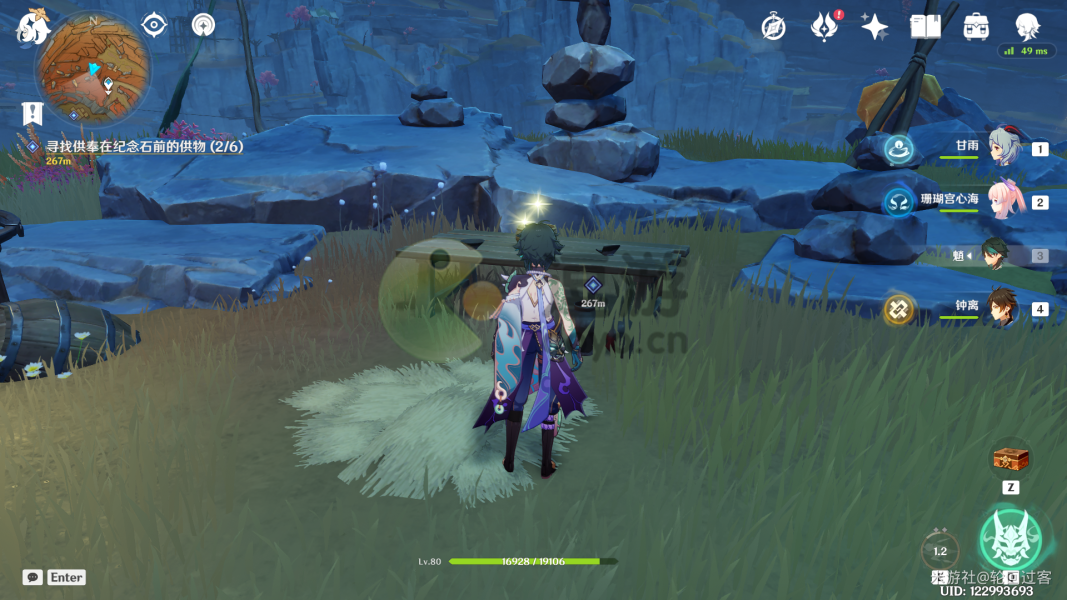Open the inventory bag icon
The height and width of the screenshot is (600, 1067).
(x=976, y=27)
